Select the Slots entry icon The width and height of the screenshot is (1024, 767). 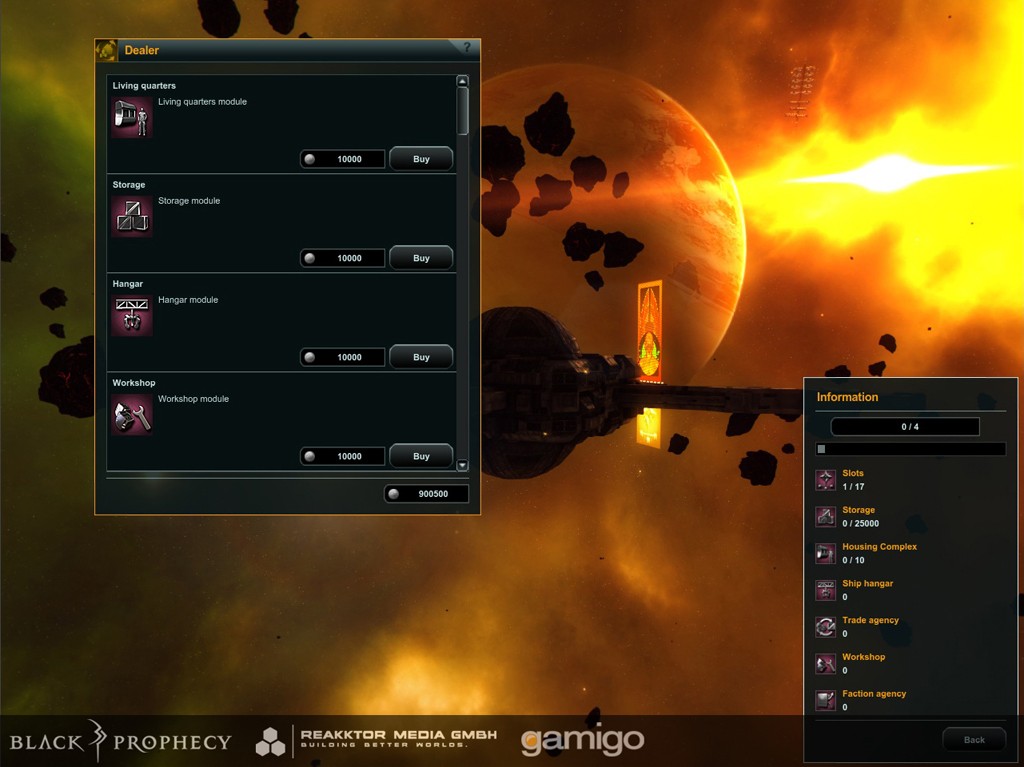(x=825, y=480)
